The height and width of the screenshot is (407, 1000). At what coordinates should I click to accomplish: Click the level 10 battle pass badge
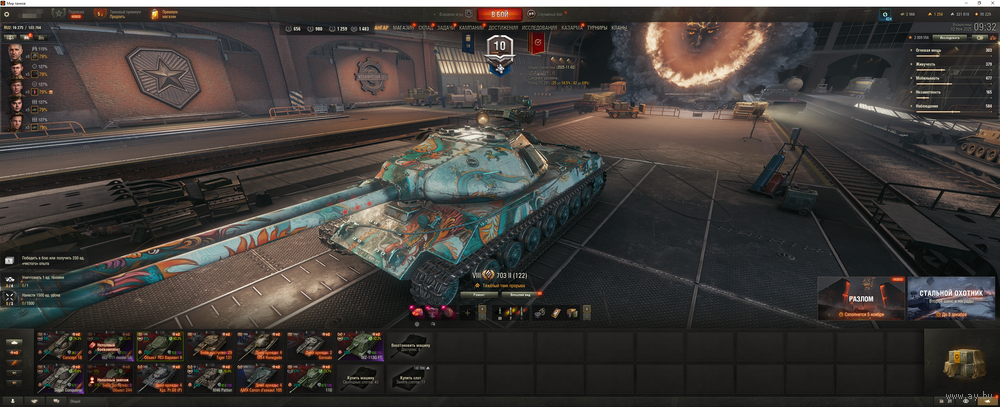pos(498,47)
